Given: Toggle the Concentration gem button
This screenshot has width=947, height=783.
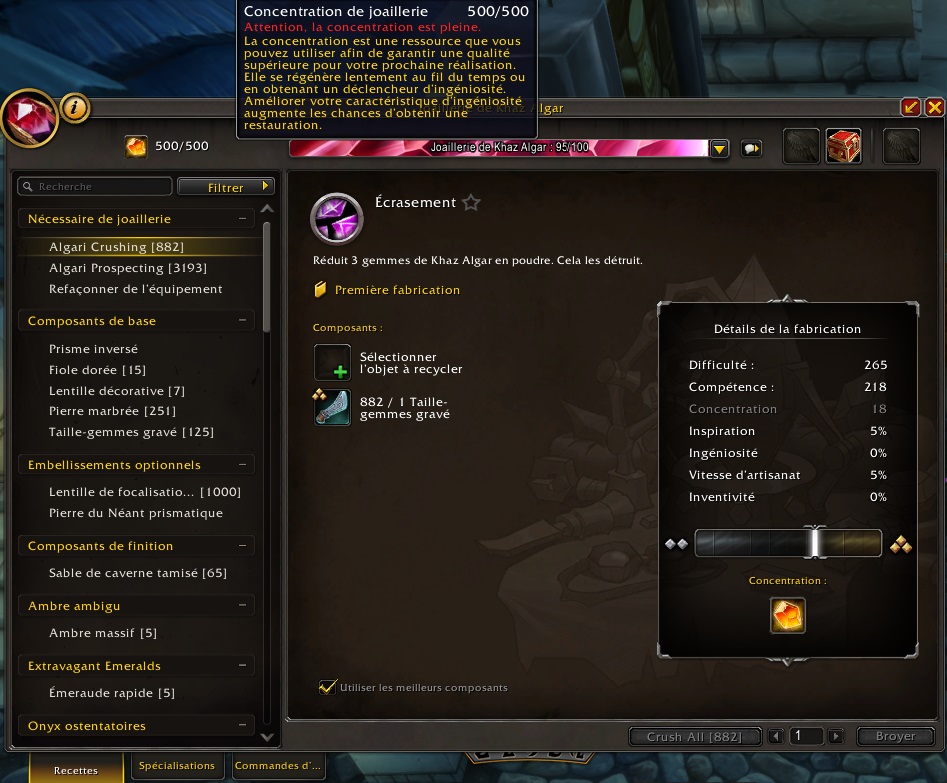Looking at the screenshot, I should tap(788, 615).
